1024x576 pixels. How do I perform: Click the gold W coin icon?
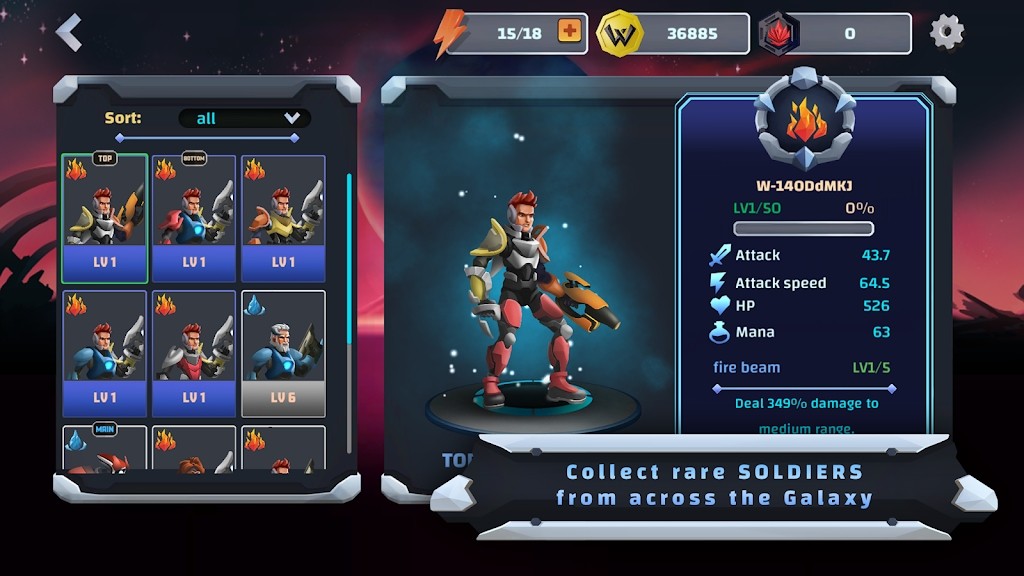click(619, 33)
